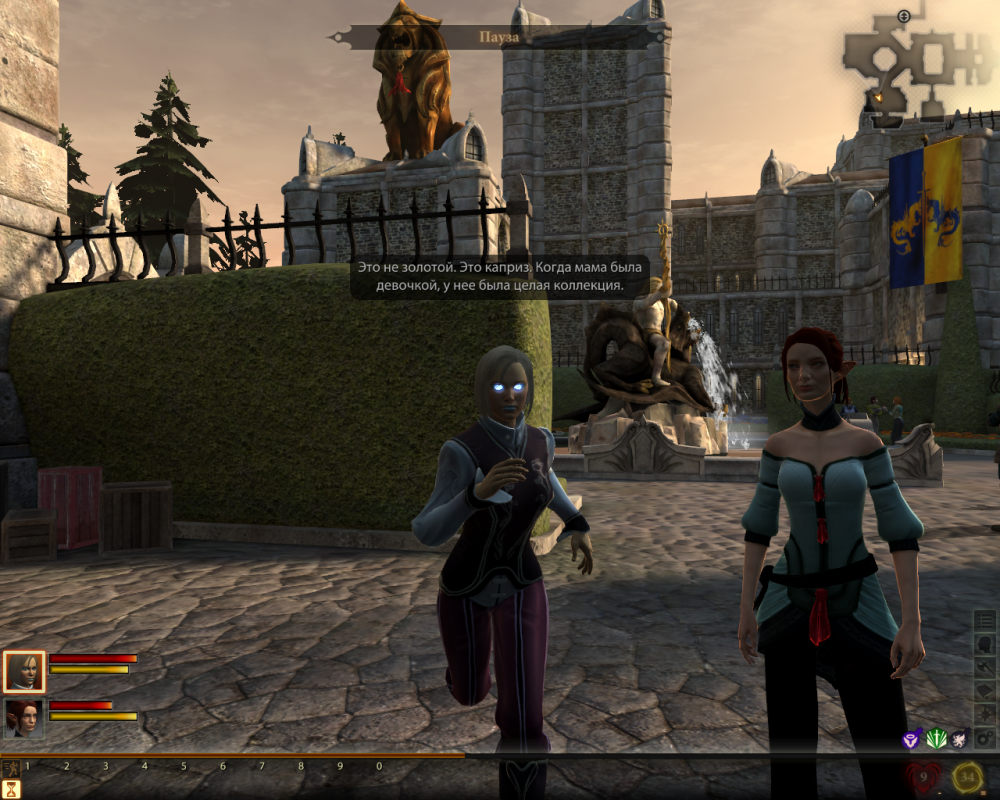Select the blonde character's portrait
The height and width of the screenshot is (800, 1000).
(x=24, y=671)
